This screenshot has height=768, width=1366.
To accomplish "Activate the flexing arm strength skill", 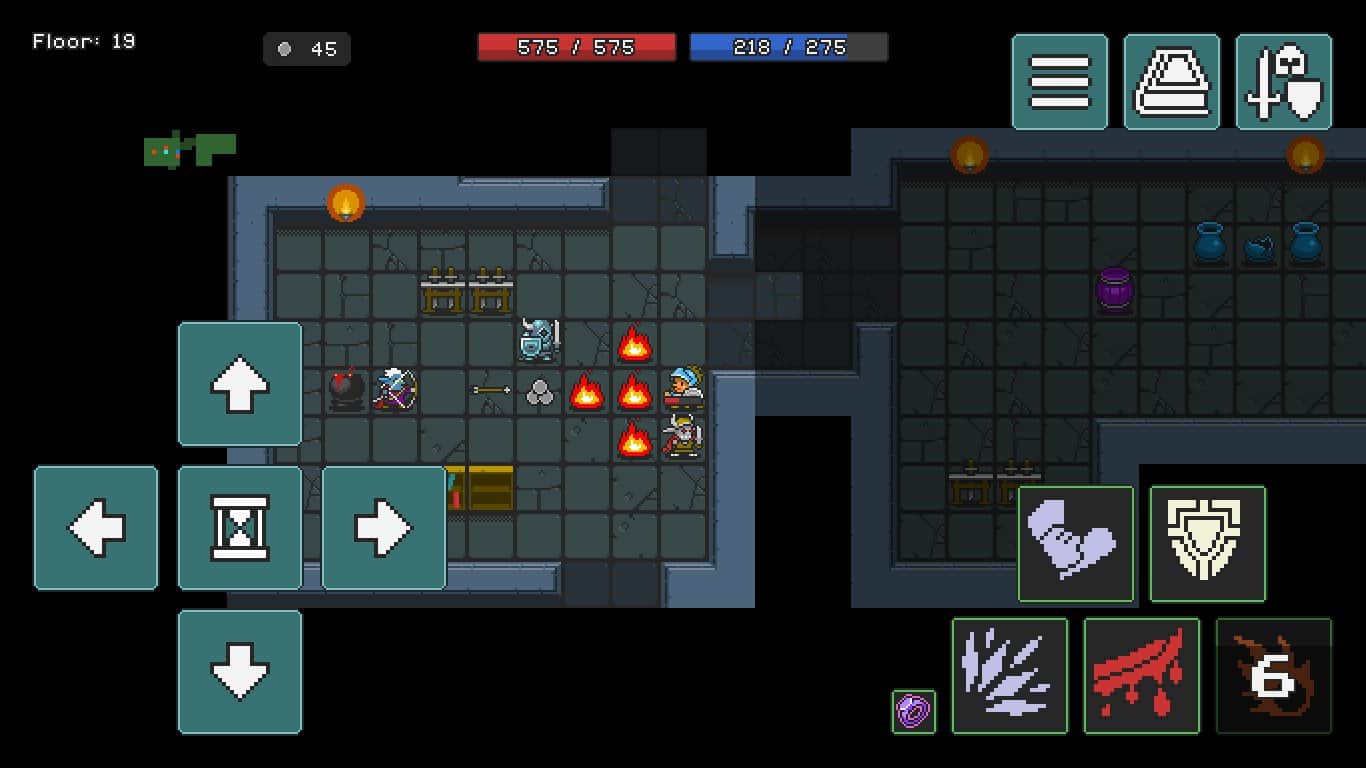I will point(1076,544).
